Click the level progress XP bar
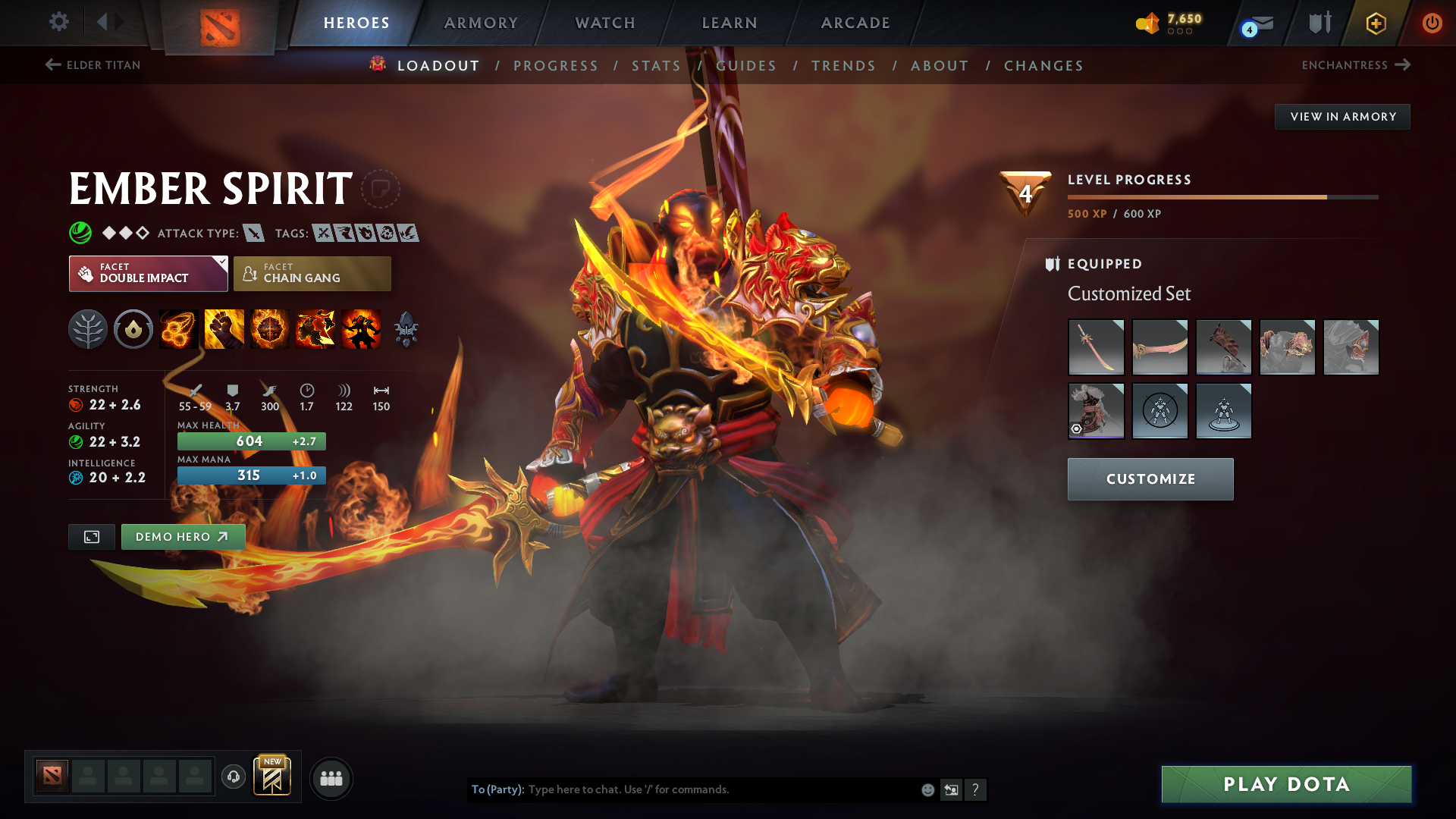 pos(1222,196)
